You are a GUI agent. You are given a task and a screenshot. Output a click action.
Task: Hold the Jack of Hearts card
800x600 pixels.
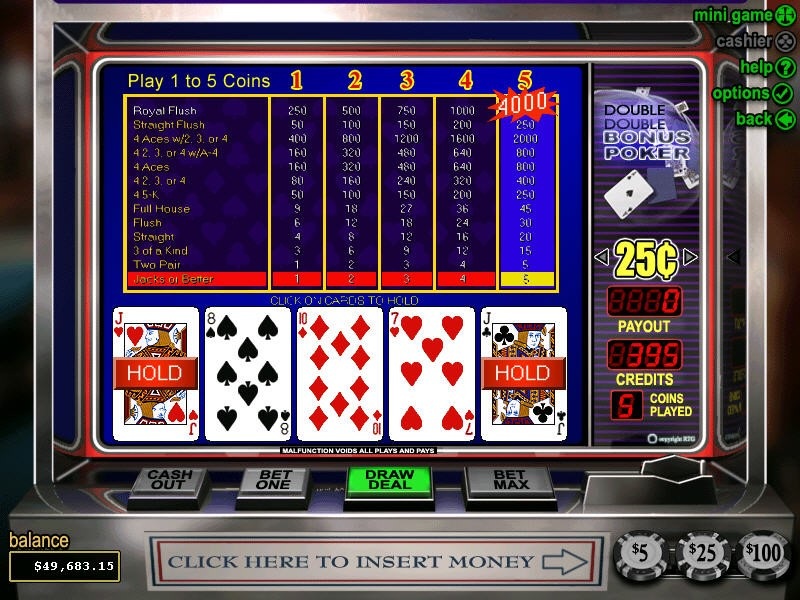[156, 373]
